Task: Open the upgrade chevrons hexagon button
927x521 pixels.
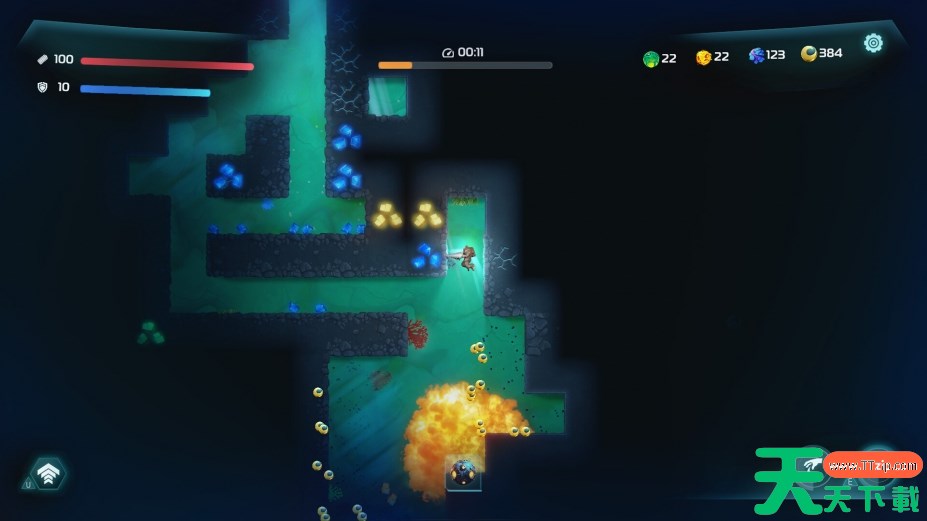Action: click(x=48, y=474)
